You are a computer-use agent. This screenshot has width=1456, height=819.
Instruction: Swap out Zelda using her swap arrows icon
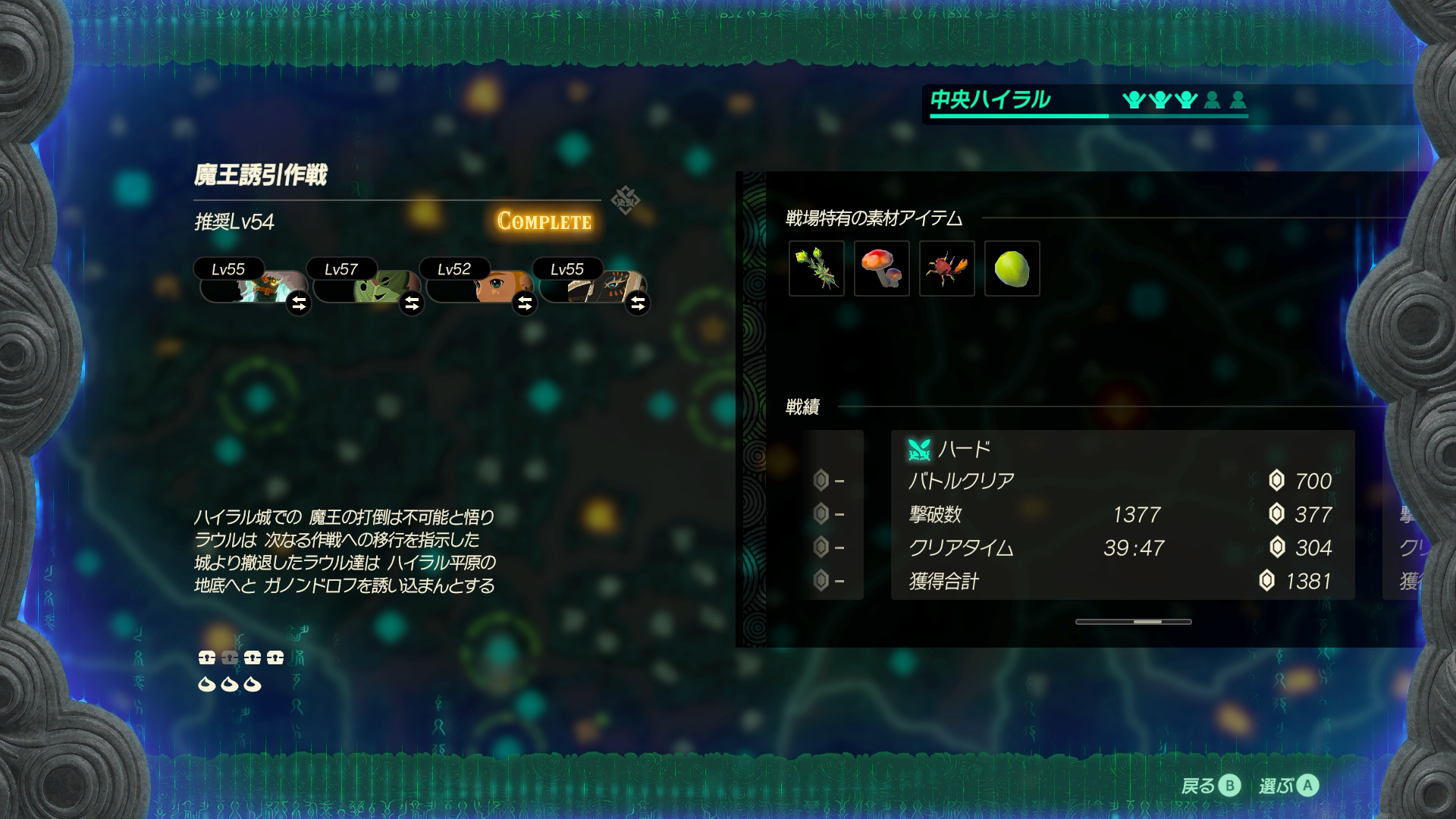[525, 304]
